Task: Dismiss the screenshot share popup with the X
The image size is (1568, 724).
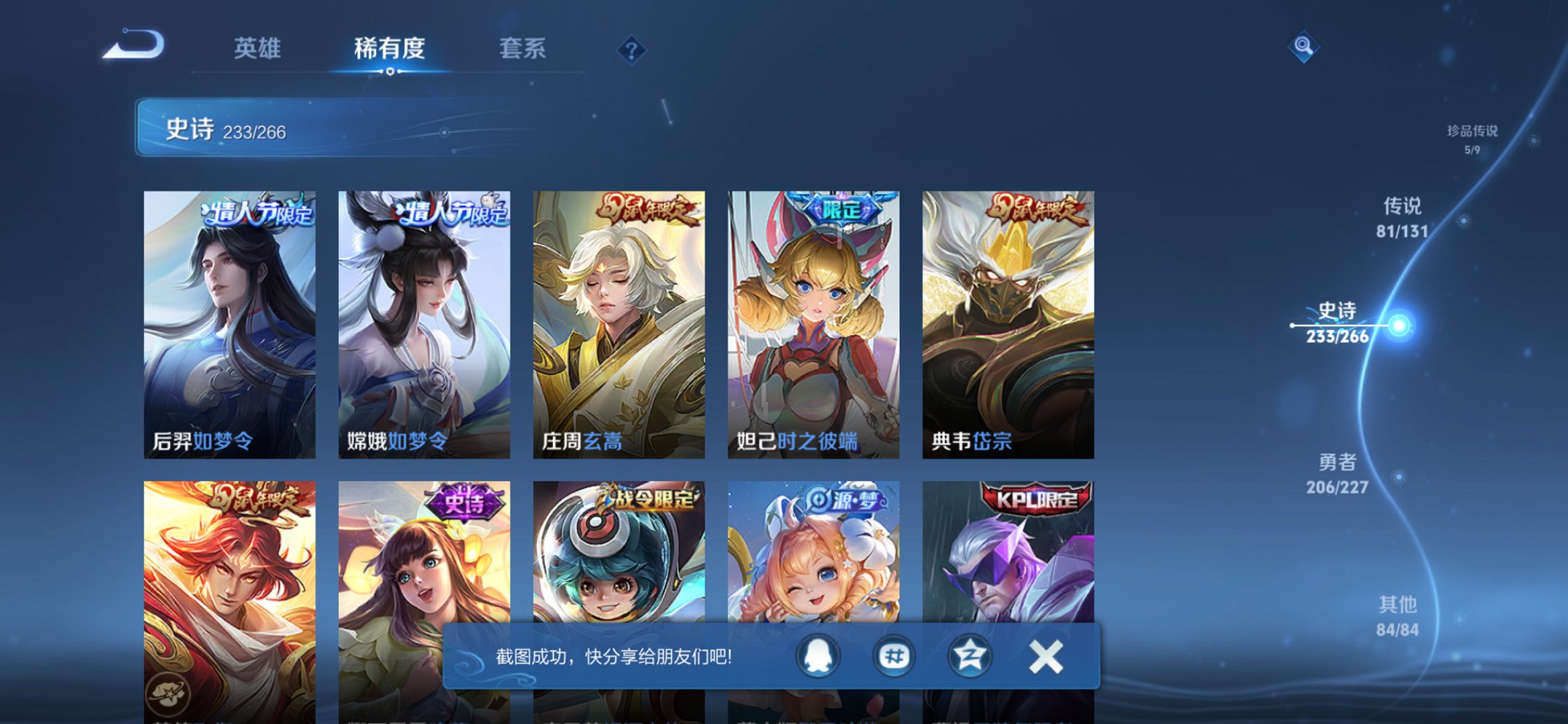Action: [x=1047, y=655]
